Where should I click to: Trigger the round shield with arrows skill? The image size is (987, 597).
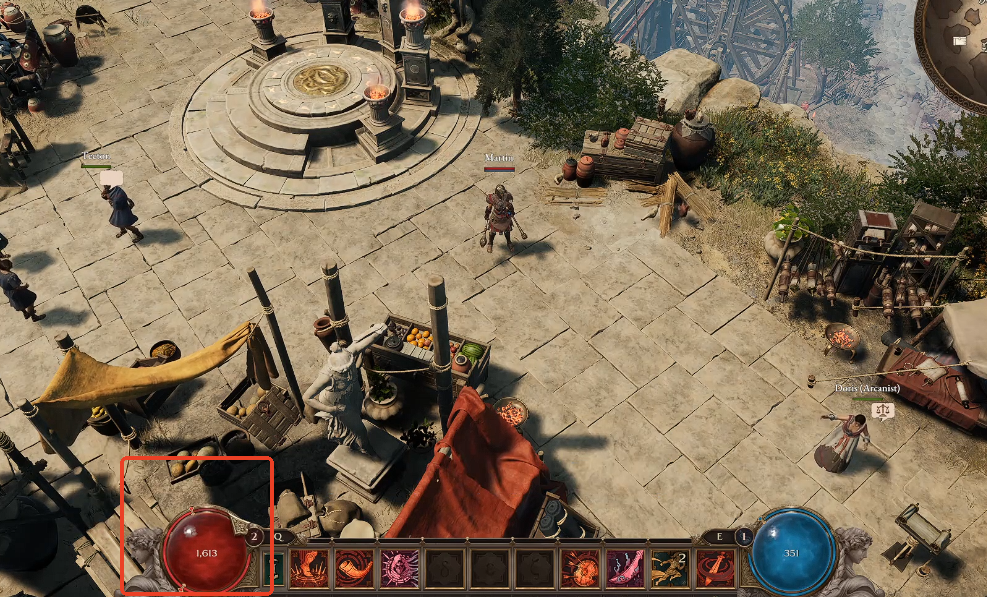pos(580,568)
